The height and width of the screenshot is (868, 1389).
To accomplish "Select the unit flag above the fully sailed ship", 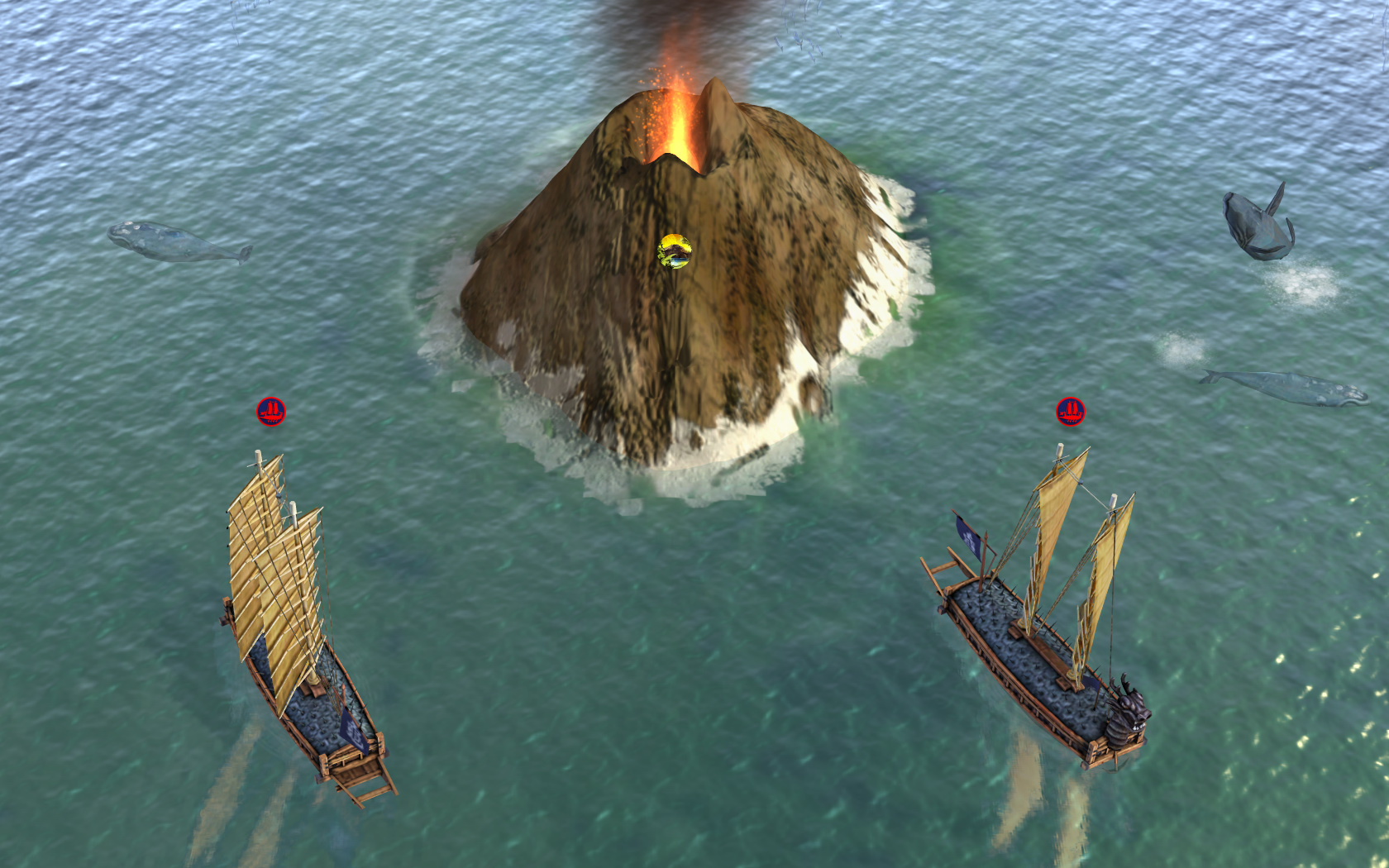I will 270,411.
